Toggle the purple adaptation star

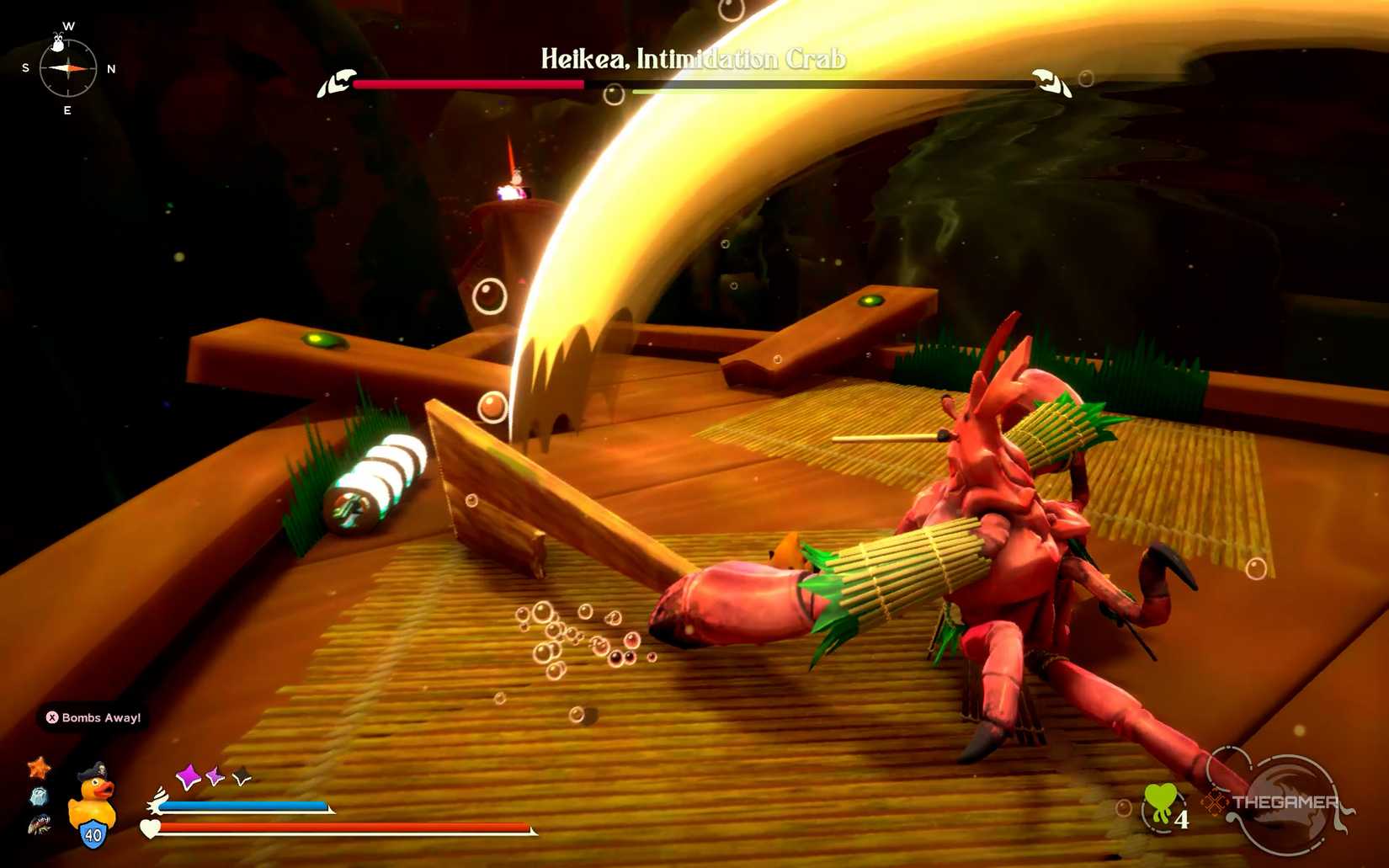215,775
